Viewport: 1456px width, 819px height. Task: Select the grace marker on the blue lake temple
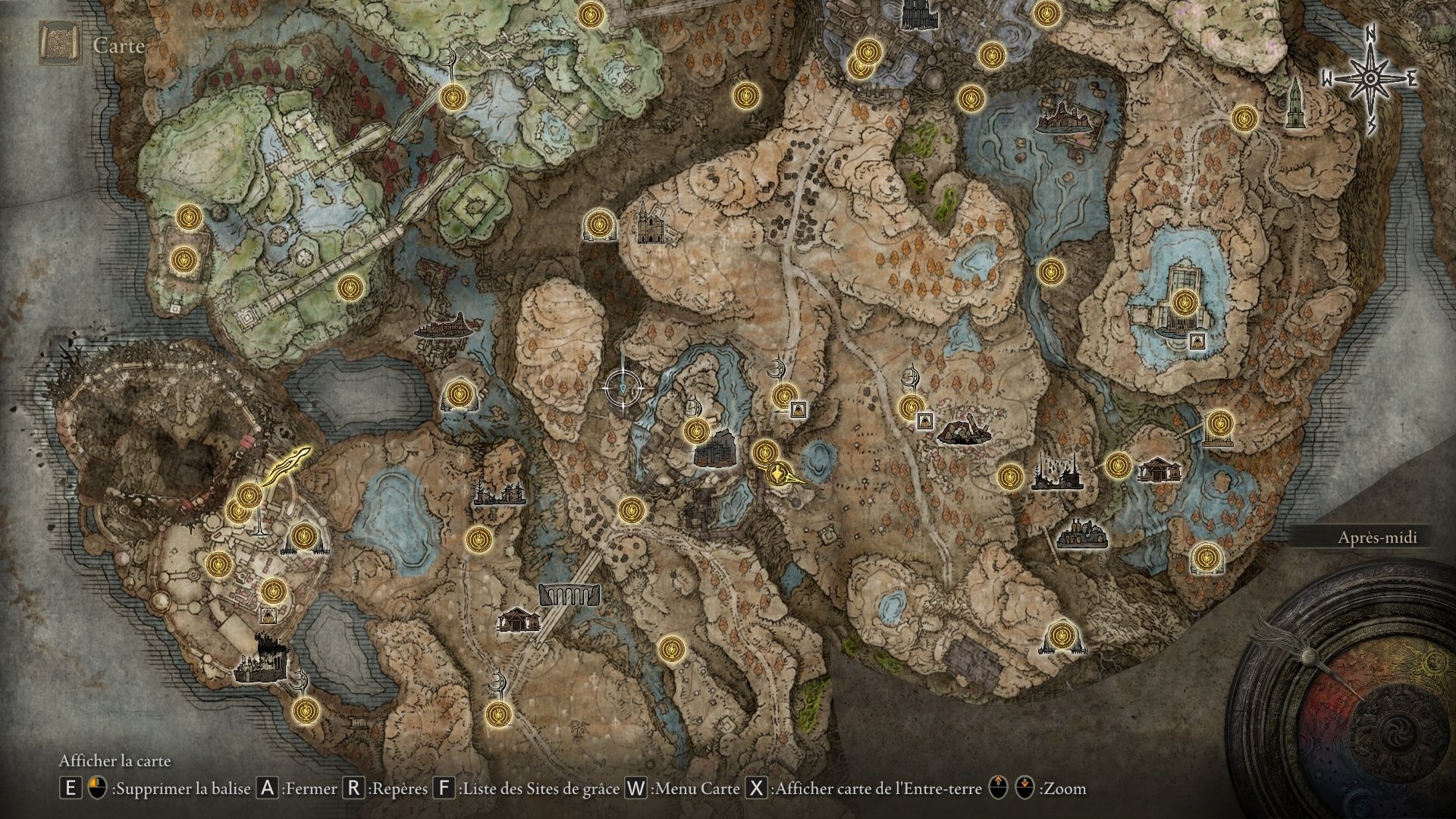(x=1182, y=303)
